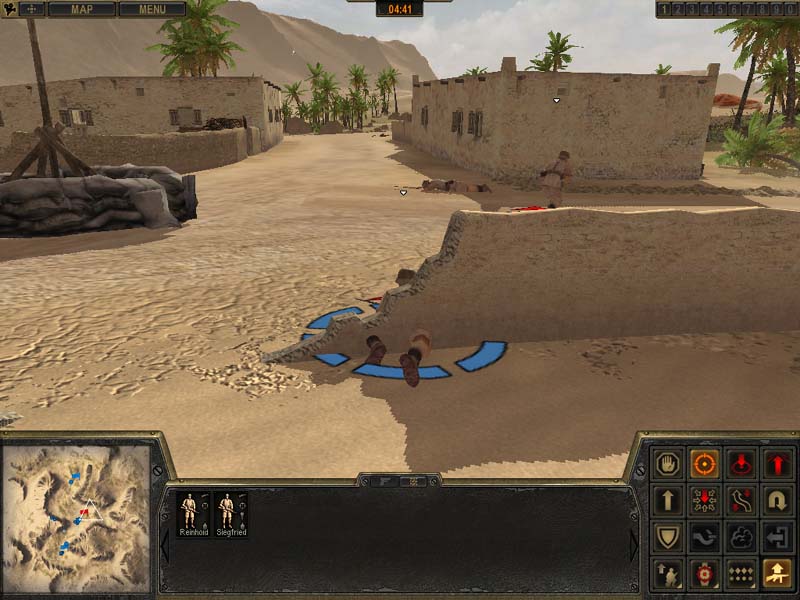Toggle the highlighted rifle with arrow command
Viewport: 800px width, 600px height.
tap(777, 573)
